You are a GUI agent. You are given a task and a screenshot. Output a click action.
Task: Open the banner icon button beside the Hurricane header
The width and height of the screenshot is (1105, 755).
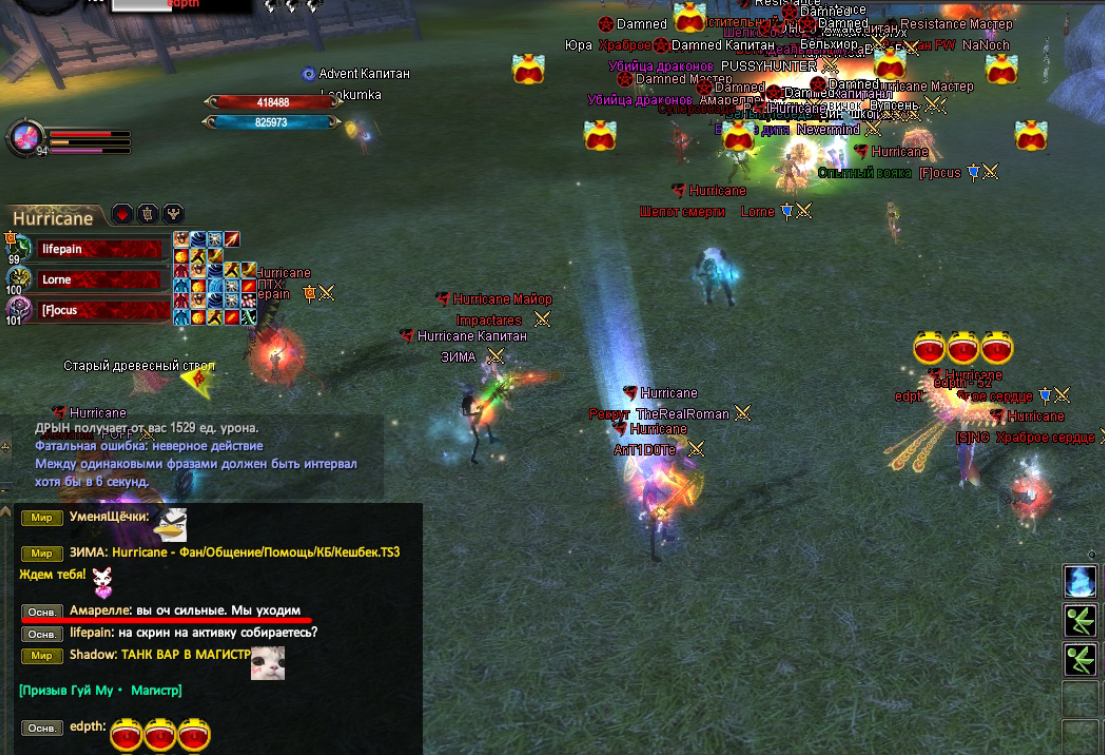click(148, 214)
